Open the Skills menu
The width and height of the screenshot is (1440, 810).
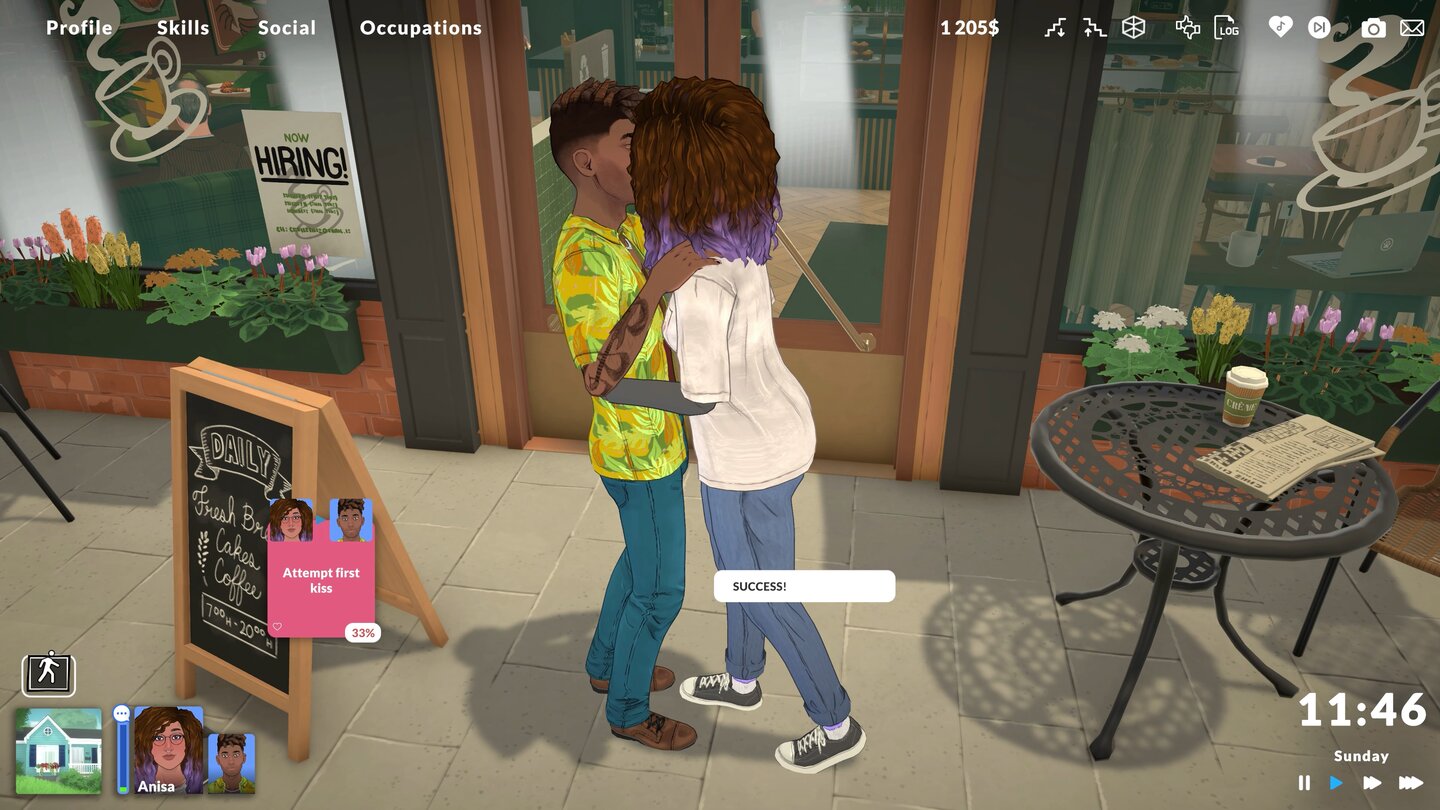pos(183,27)
